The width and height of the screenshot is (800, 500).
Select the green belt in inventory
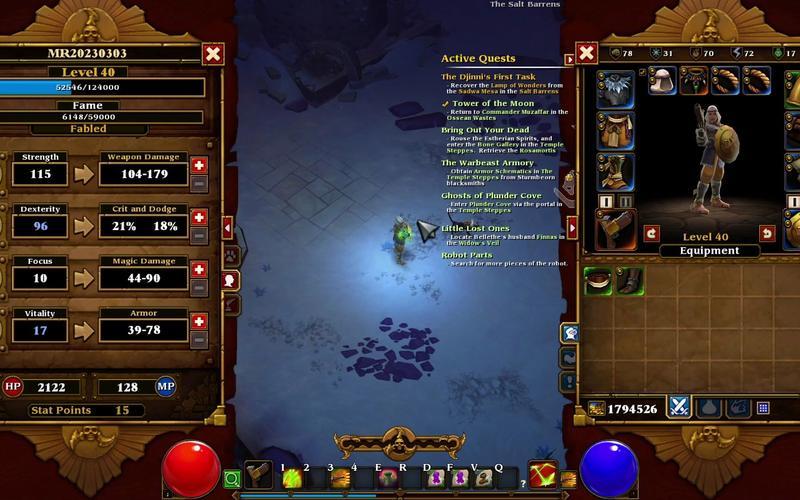[x=600, y=281]
